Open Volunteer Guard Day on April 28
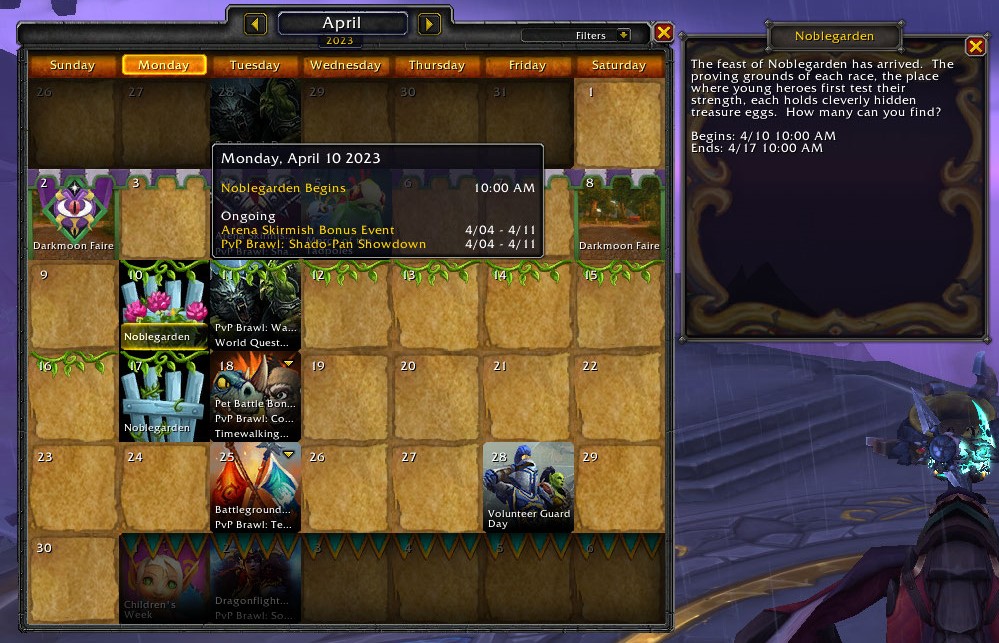This screenshot has height=643, width=999. pos(528,487)
